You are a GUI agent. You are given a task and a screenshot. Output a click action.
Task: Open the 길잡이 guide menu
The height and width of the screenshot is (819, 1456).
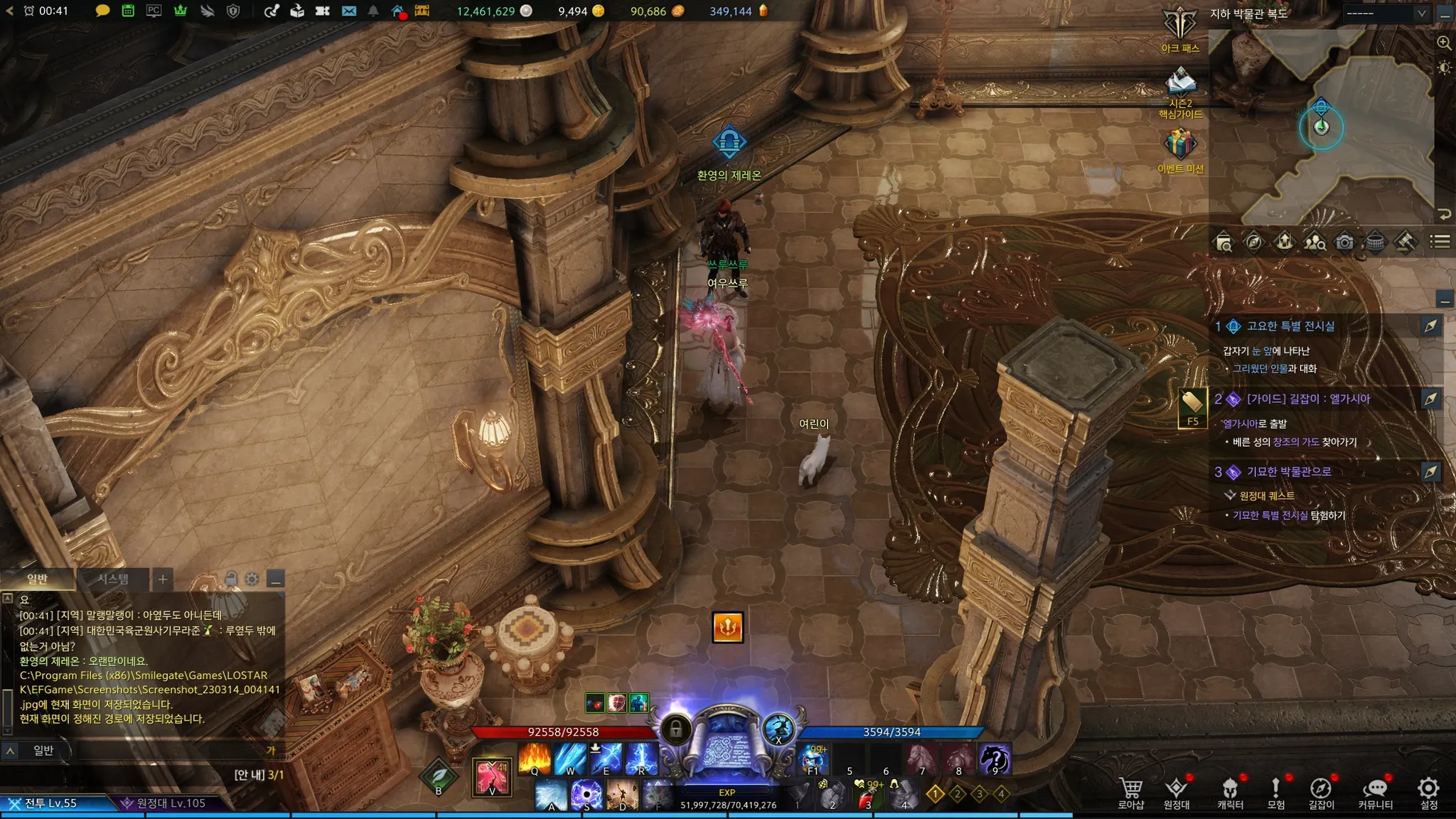1321,792
